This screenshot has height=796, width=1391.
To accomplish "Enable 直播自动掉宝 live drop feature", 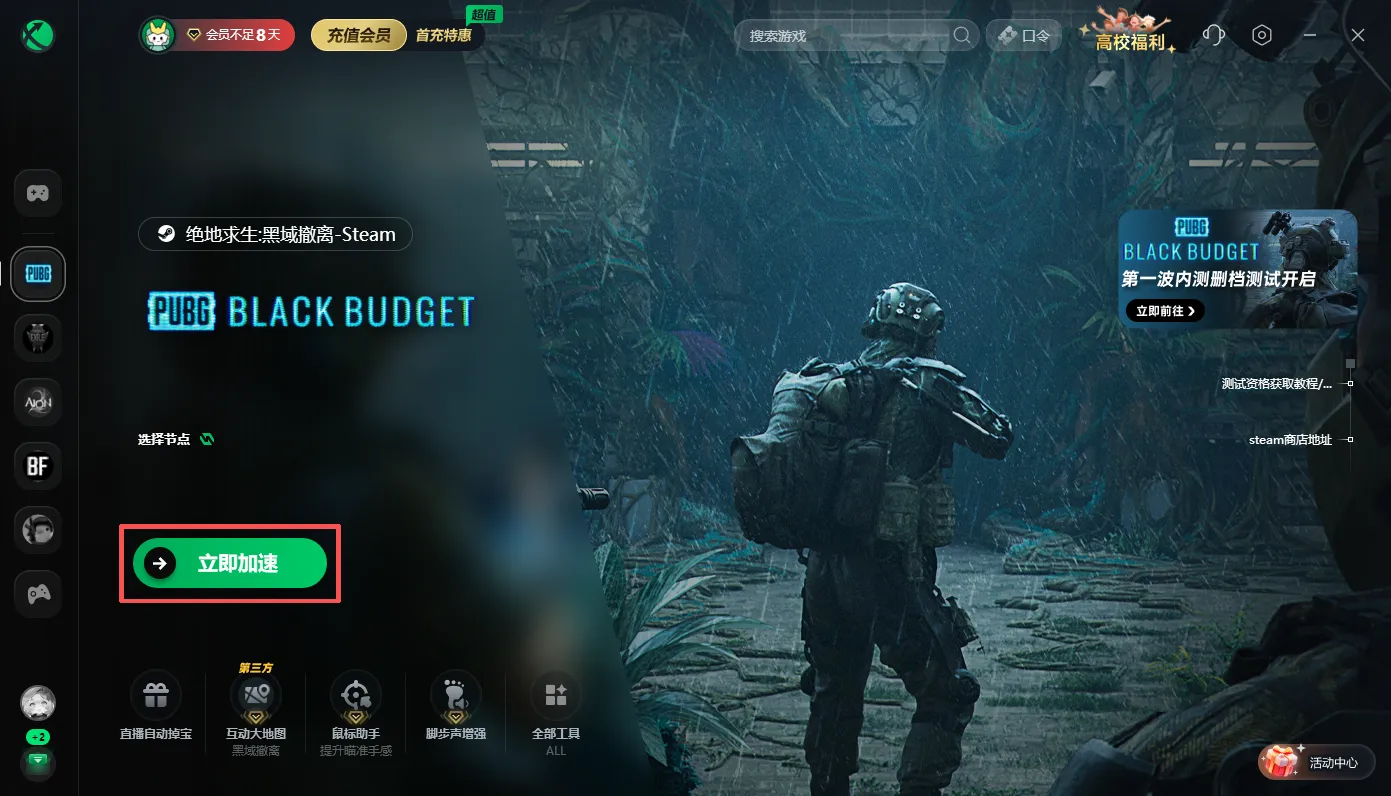I will pos(155,694).
